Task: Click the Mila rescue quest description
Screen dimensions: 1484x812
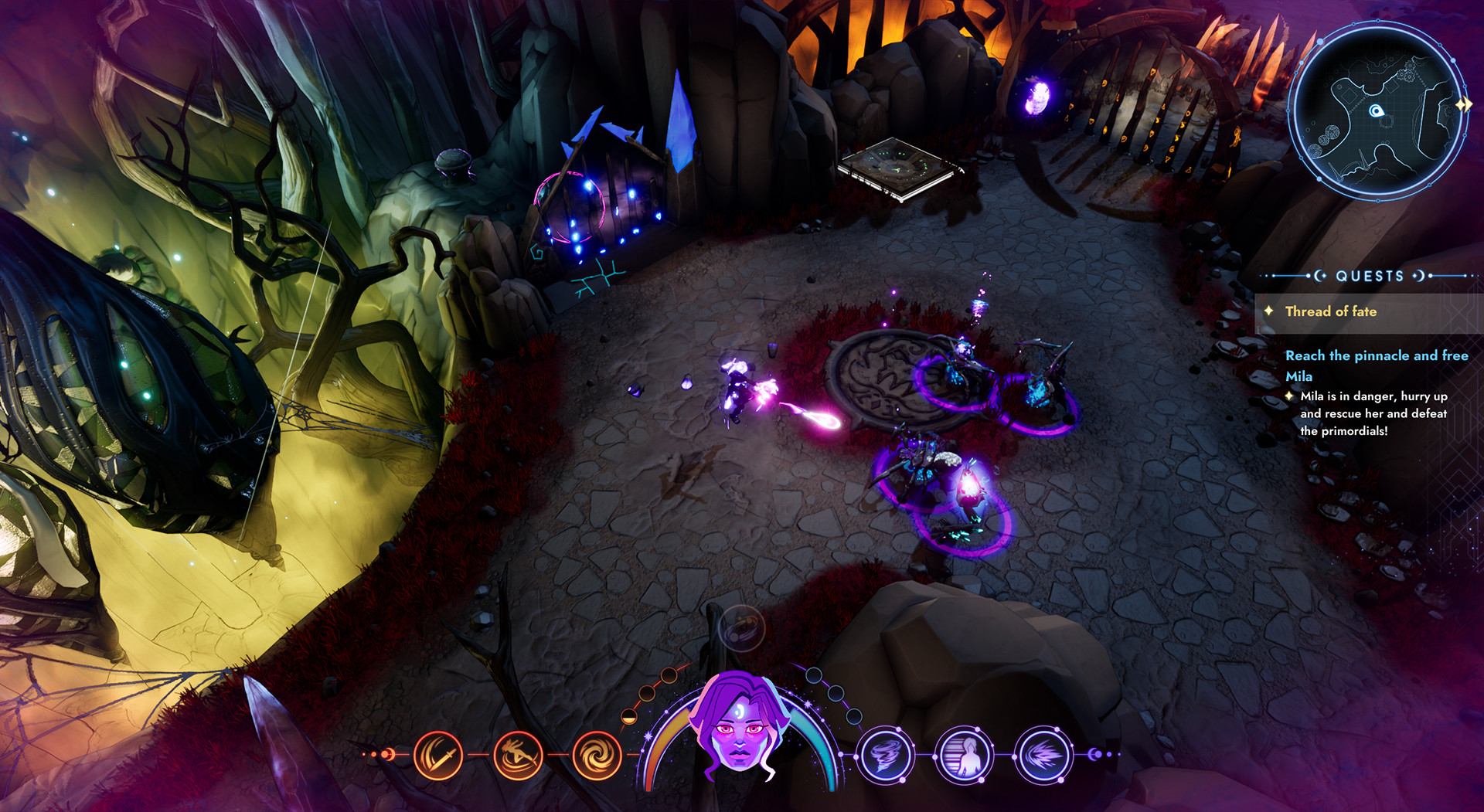Action: [1372, 414]
